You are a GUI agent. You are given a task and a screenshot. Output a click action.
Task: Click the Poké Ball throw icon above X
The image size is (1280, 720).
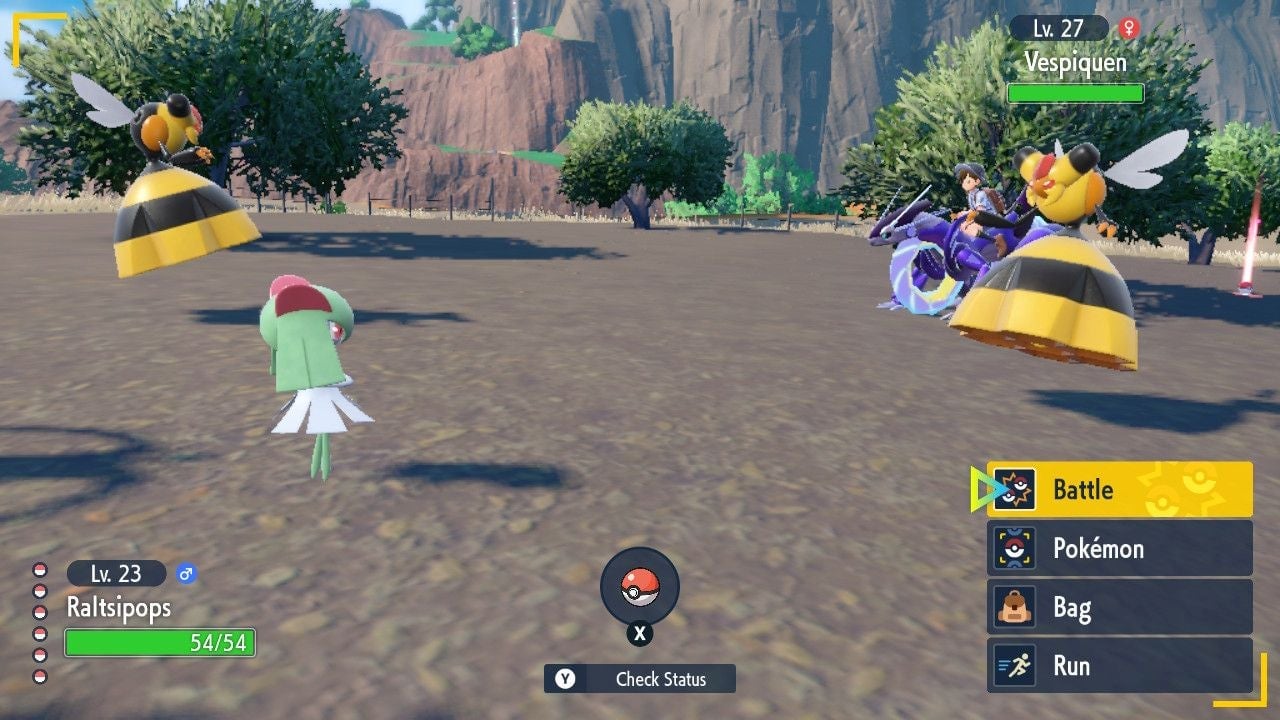click(x=640, y=588)
